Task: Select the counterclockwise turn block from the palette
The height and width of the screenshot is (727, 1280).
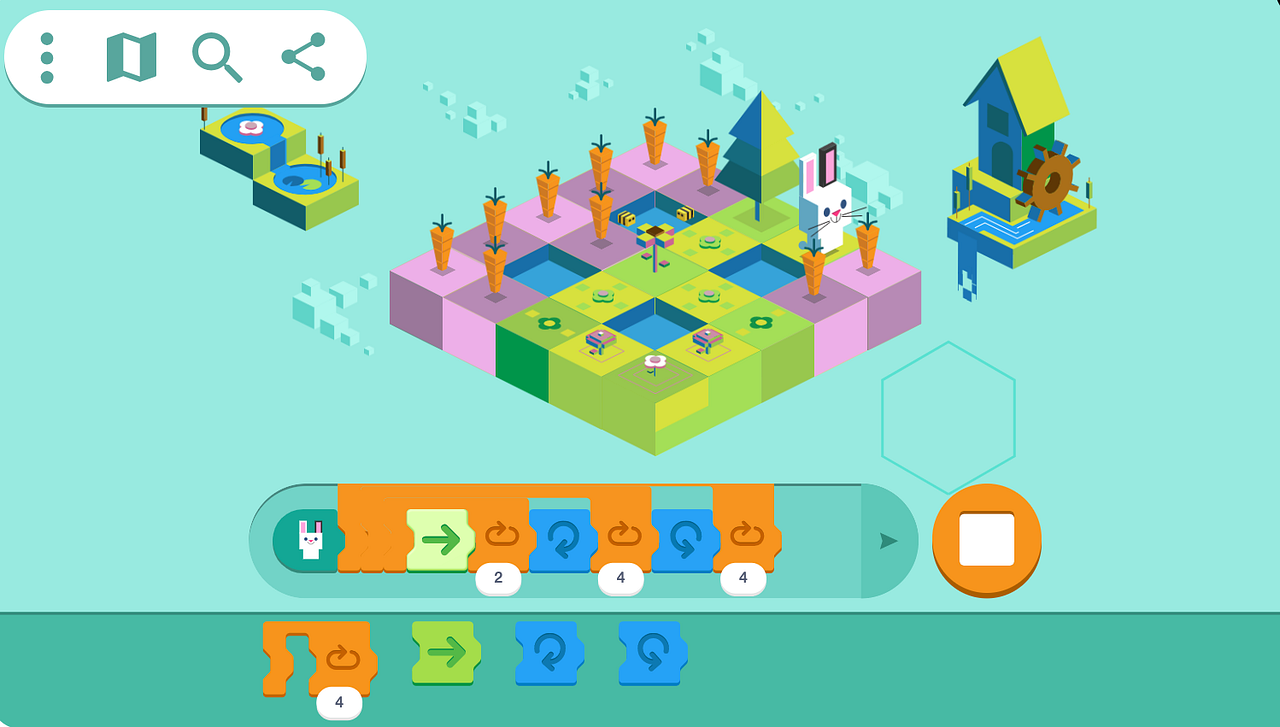Action: [x=651, y=655]
